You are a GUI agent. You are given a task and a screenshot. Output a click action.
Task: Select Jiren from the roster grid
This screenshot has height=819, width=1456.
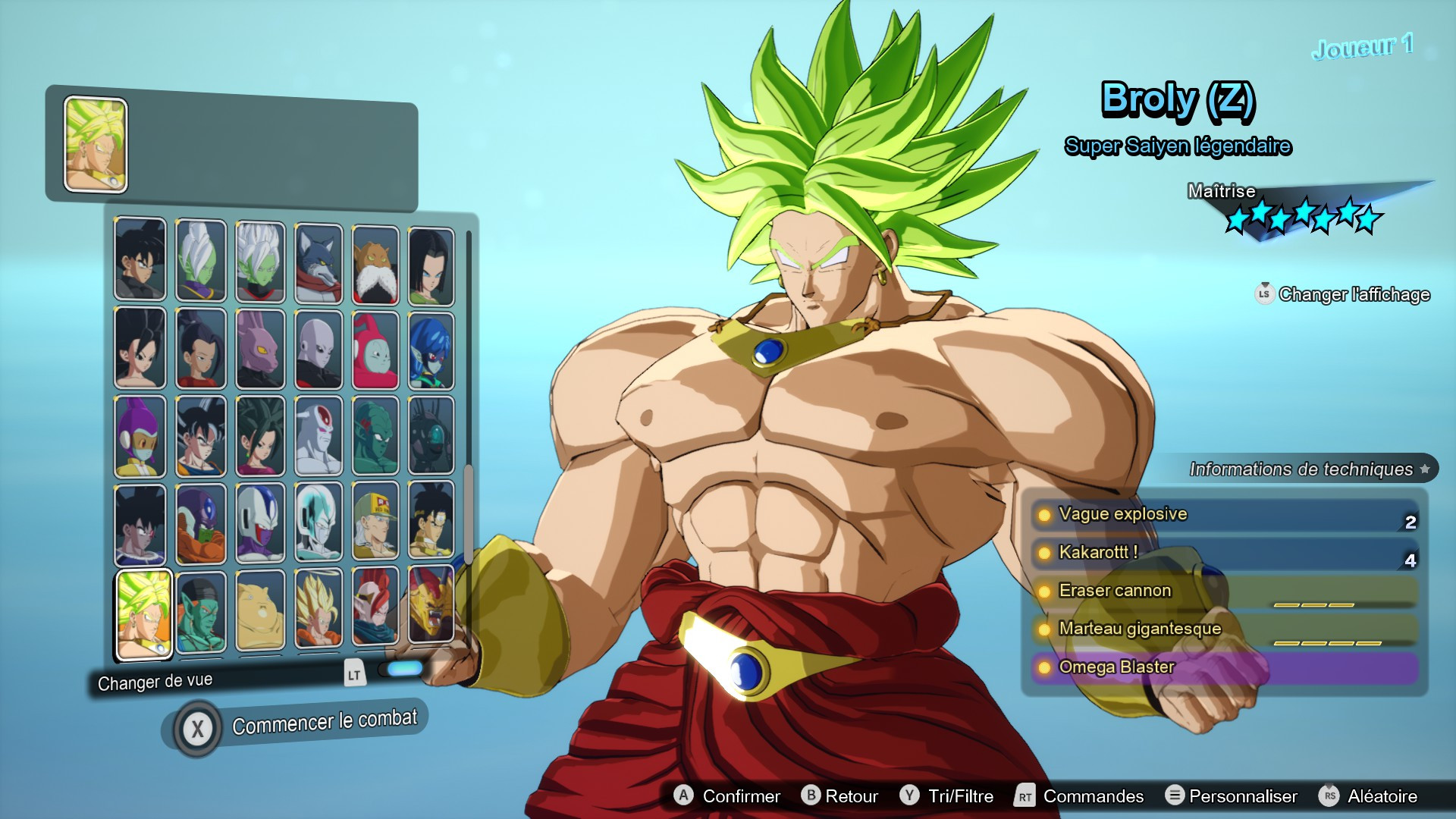[x=317, y=350]
